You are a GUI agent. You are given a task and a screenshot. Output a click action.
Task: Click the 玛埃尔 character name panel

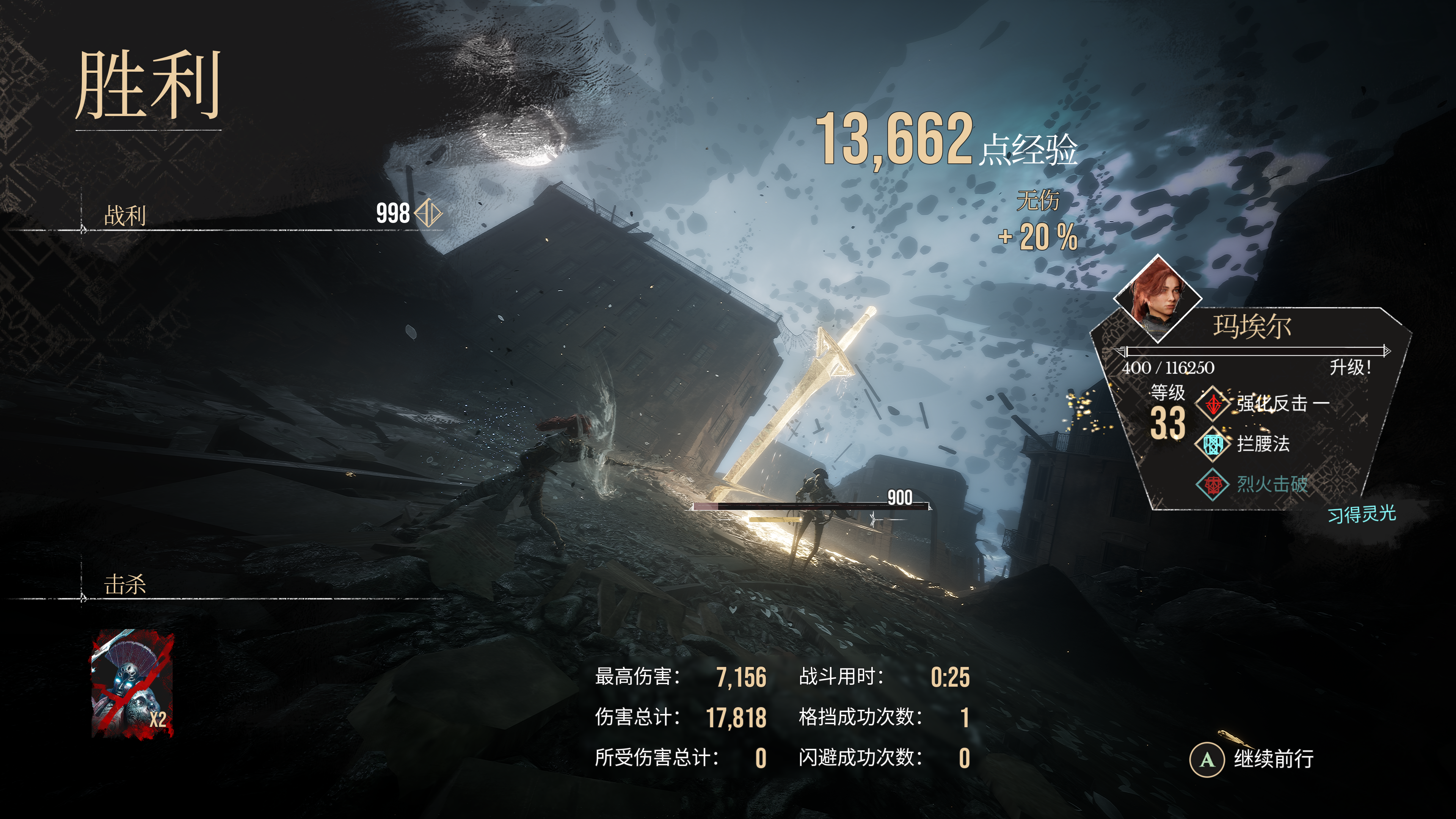(x=1251, y=327)
